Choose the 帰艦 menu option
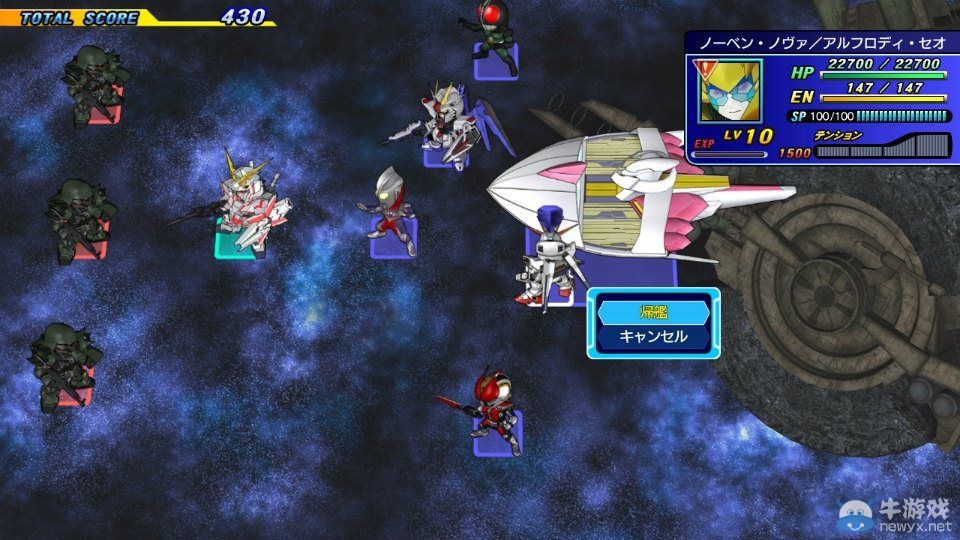The image size is (960, 540). coord(653,312)
